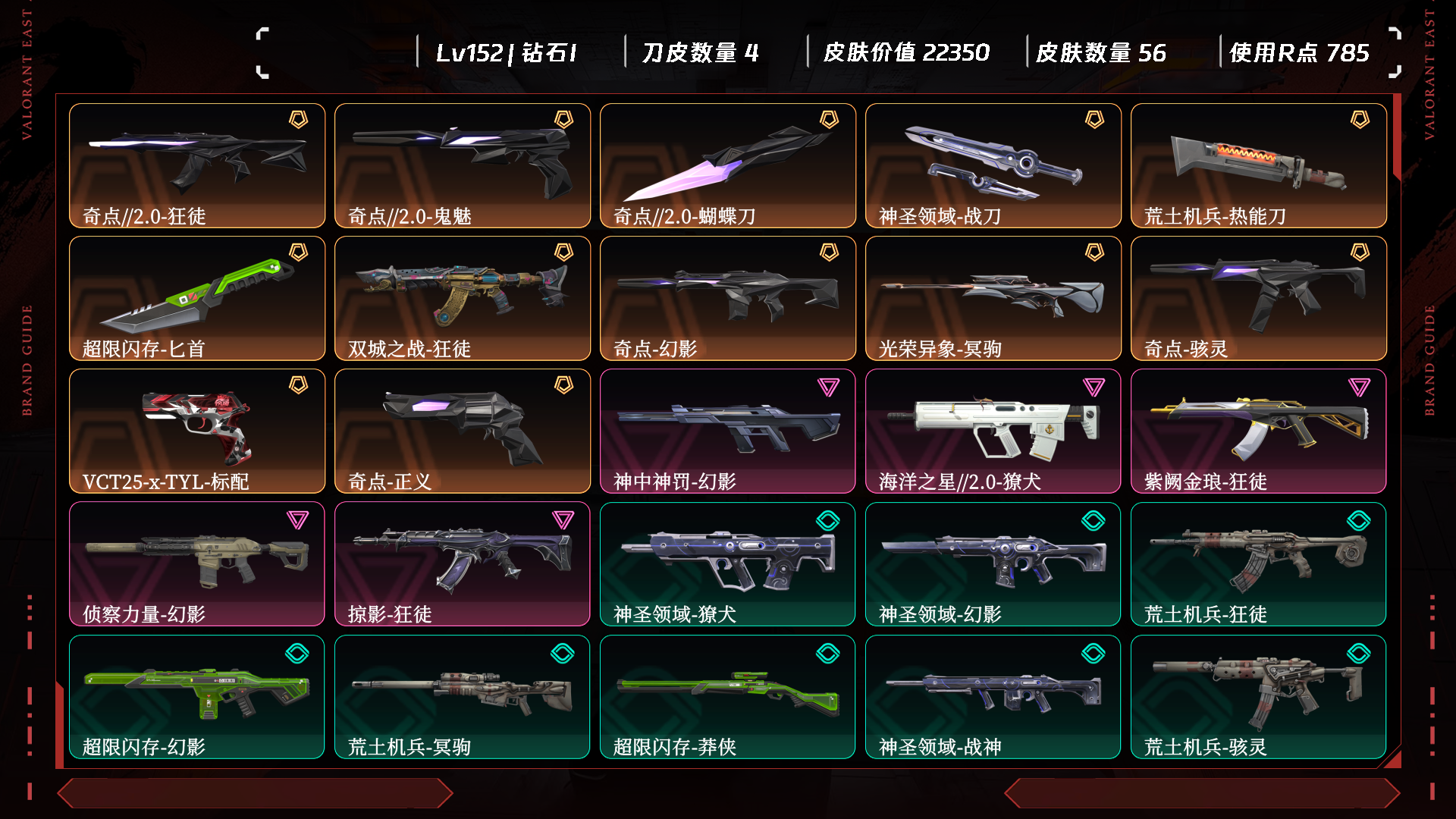1456x819 pixels.
Task: Click the 奇点-骇灵 skin tile
Action: 1259,298
